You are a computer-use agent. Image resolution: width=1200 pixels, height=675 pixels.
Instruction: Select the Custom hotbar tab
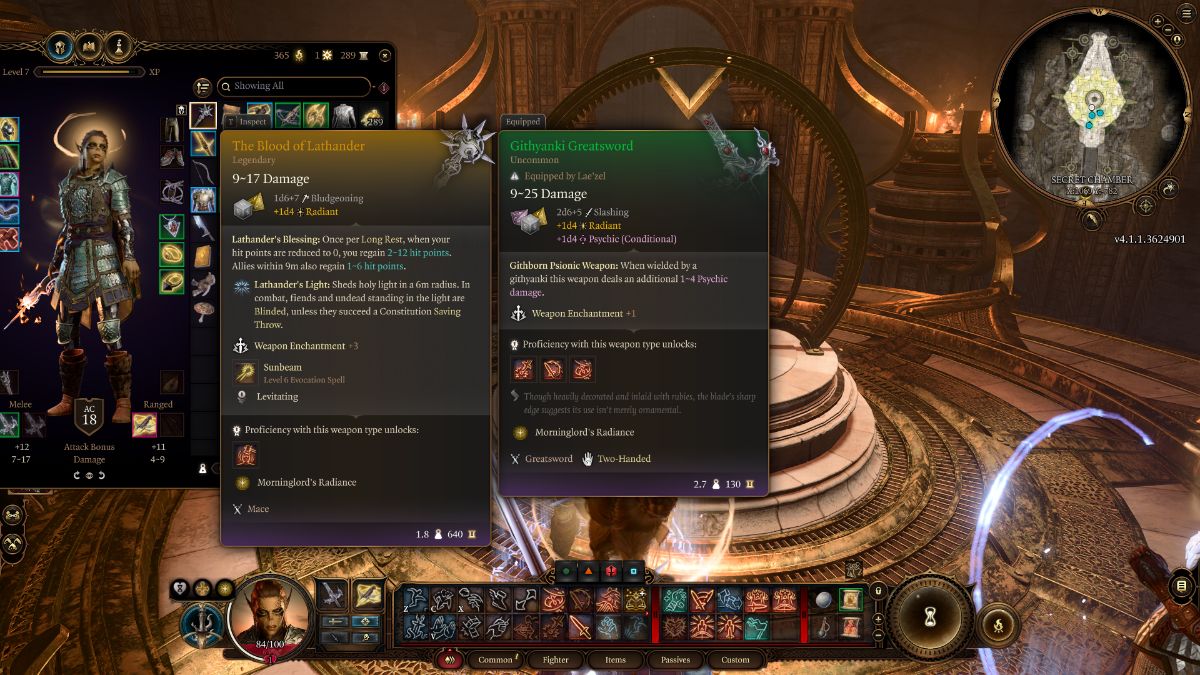coord(735,660)
